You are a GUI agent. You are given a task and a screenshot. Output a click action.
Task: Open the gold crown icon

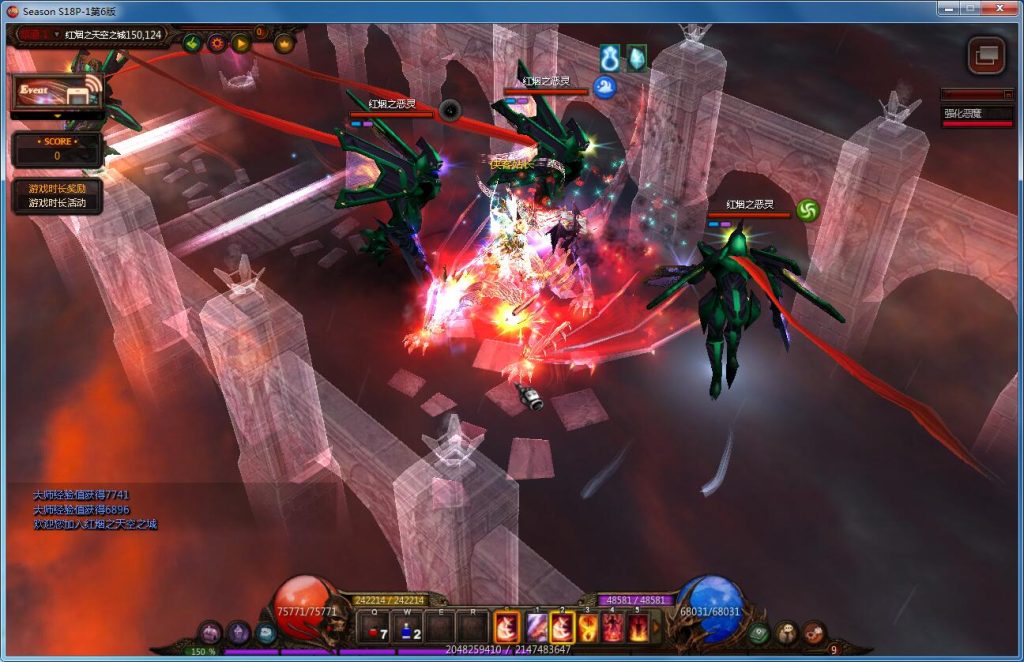click(x=284, y=43)
